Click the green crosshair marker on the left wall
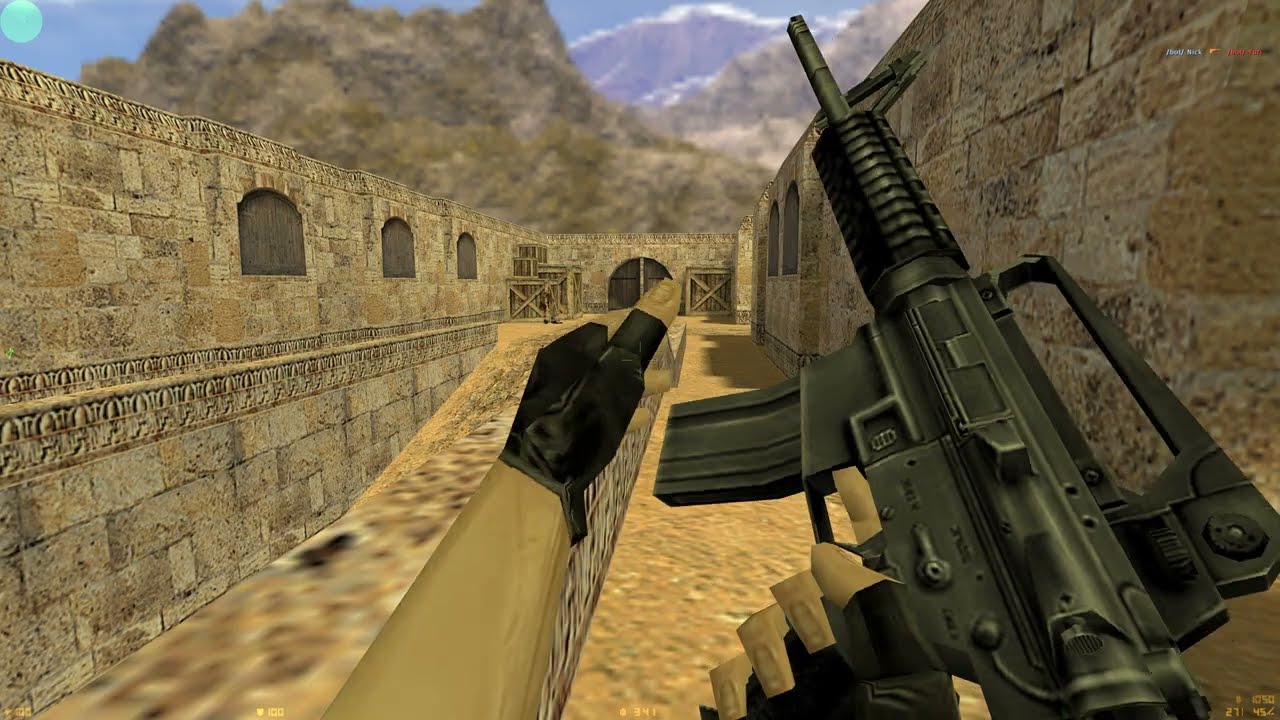Screen dimensions: 1280x720 coord(8,353)
